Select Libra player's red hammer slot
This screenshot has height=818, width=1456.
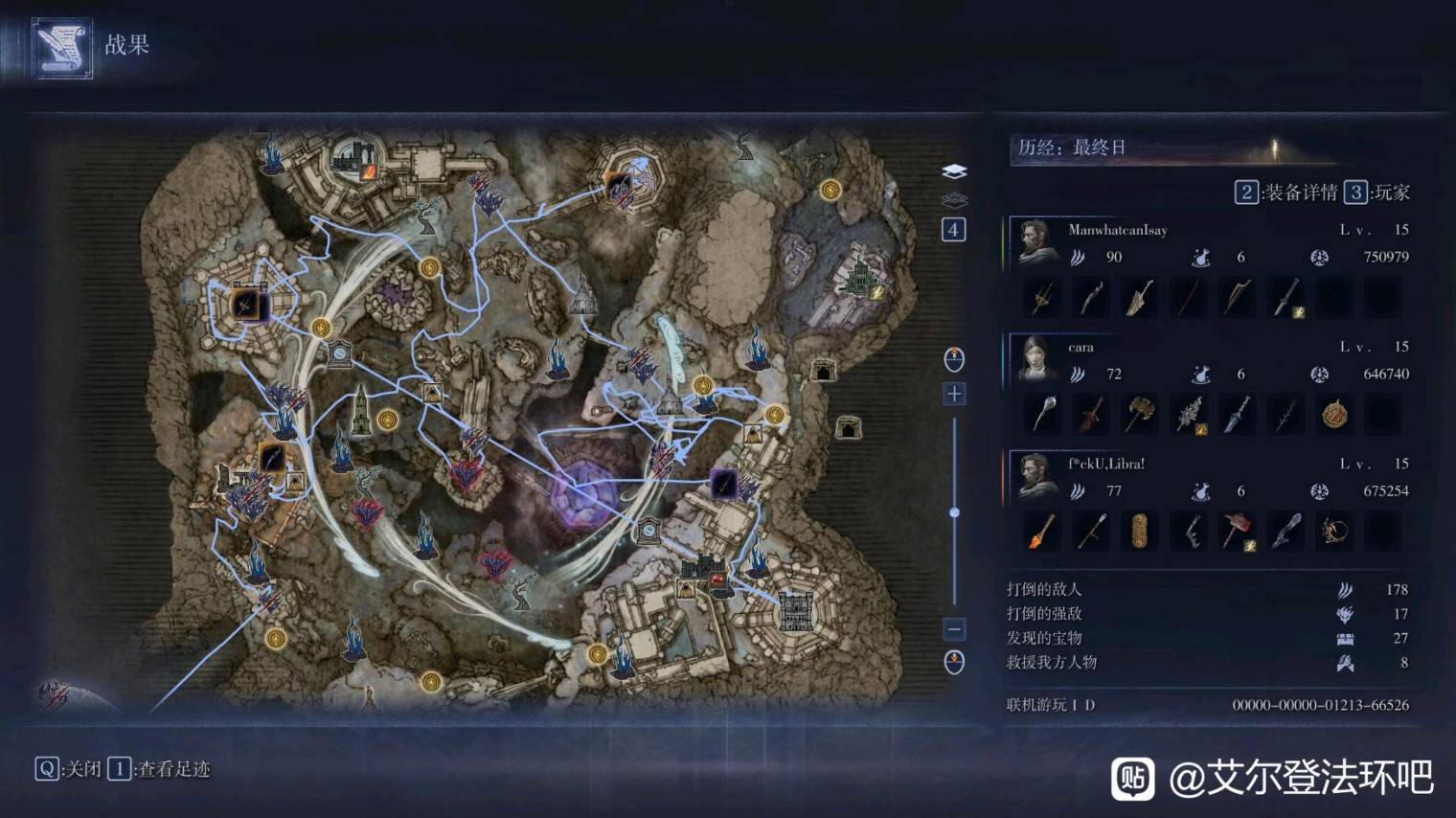coord(1237,532)
